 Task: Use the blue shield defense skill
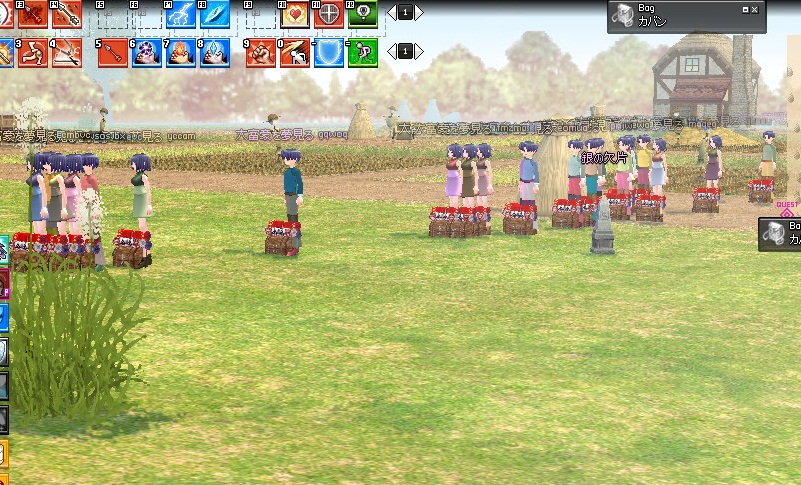(x=329, y=51)
